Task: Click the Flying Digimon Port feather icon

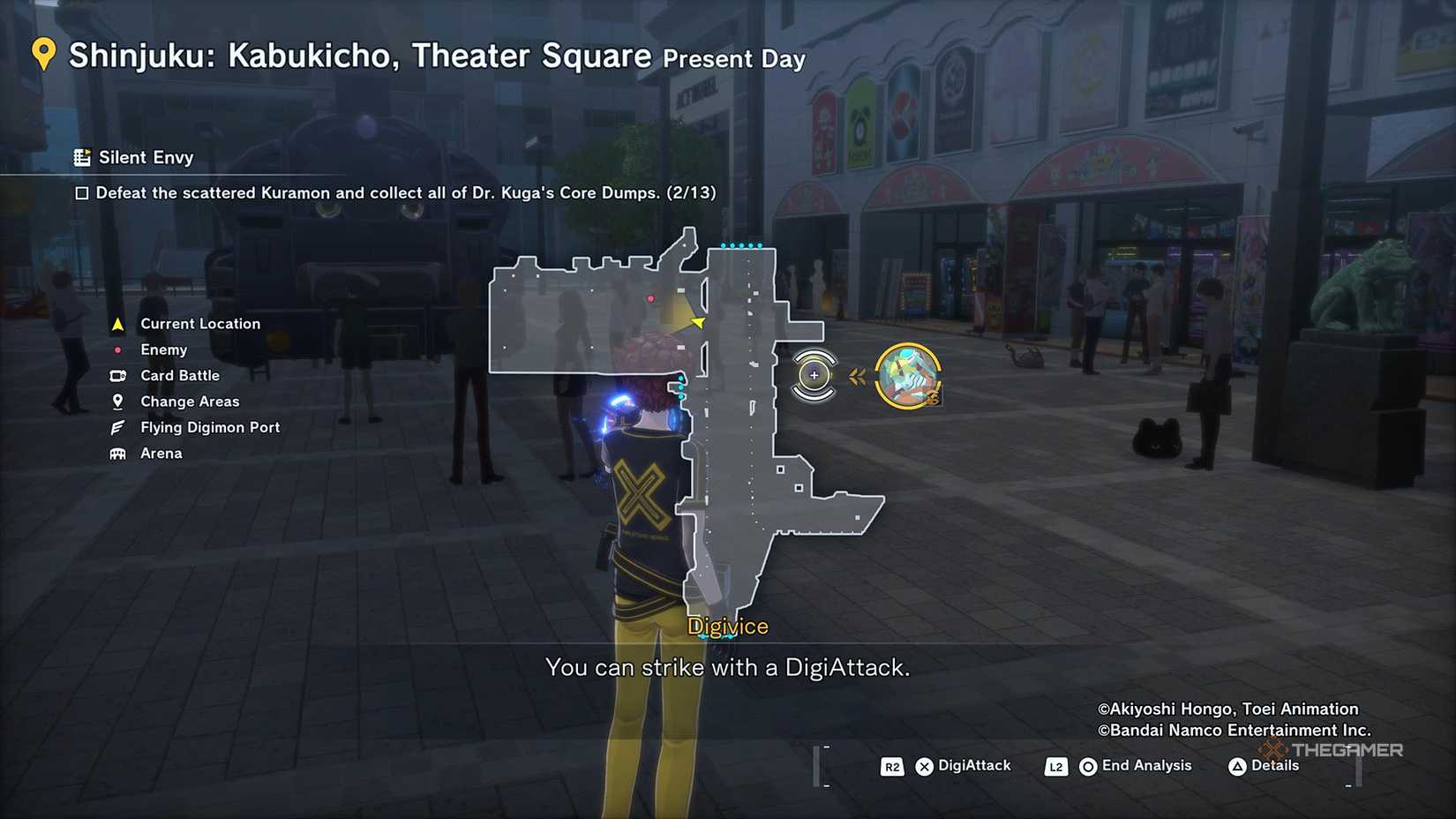Action: (x=117, y=426)
